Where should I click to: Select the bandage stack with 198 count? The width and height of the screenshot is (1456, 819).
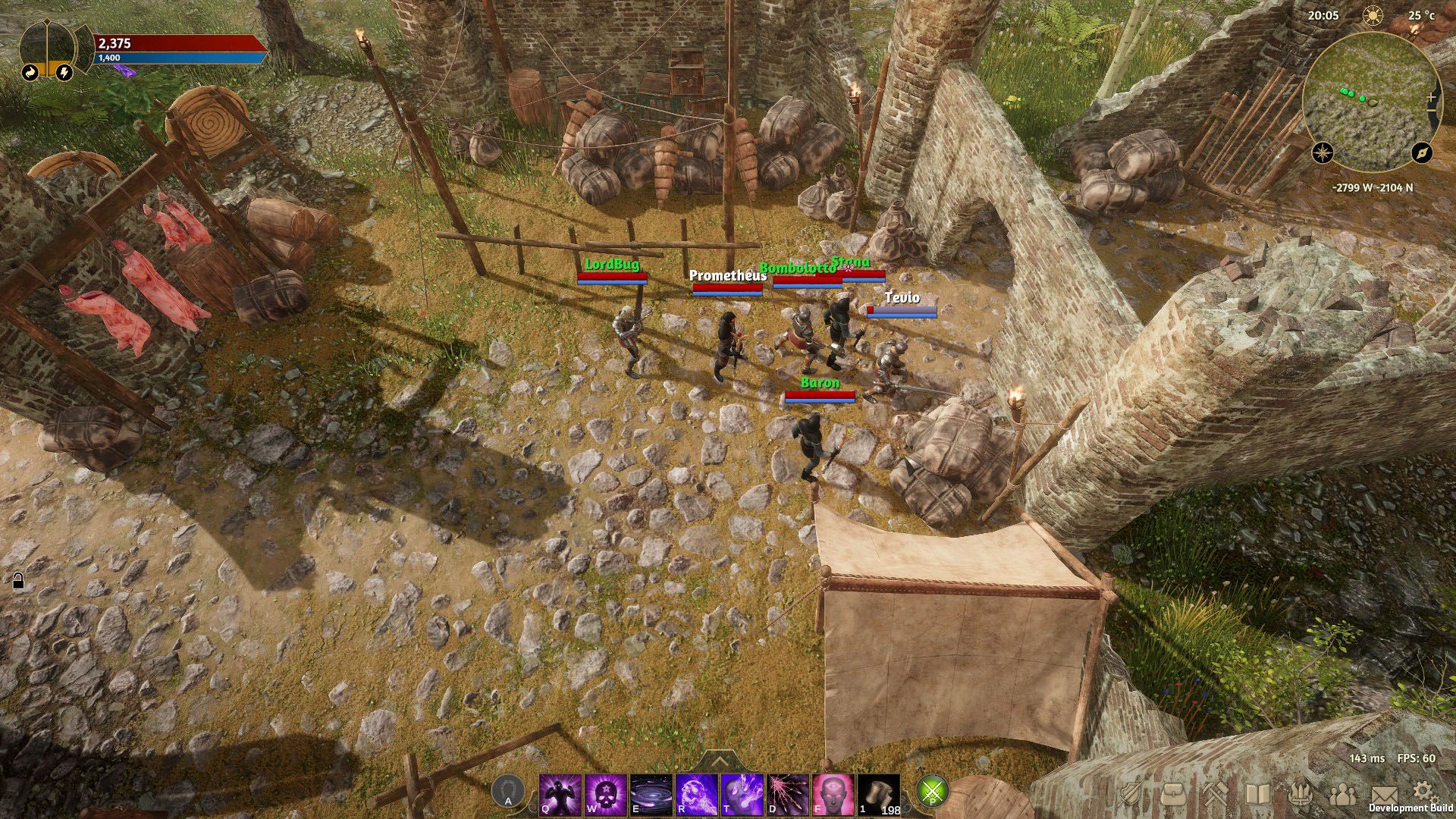point(879,795)
